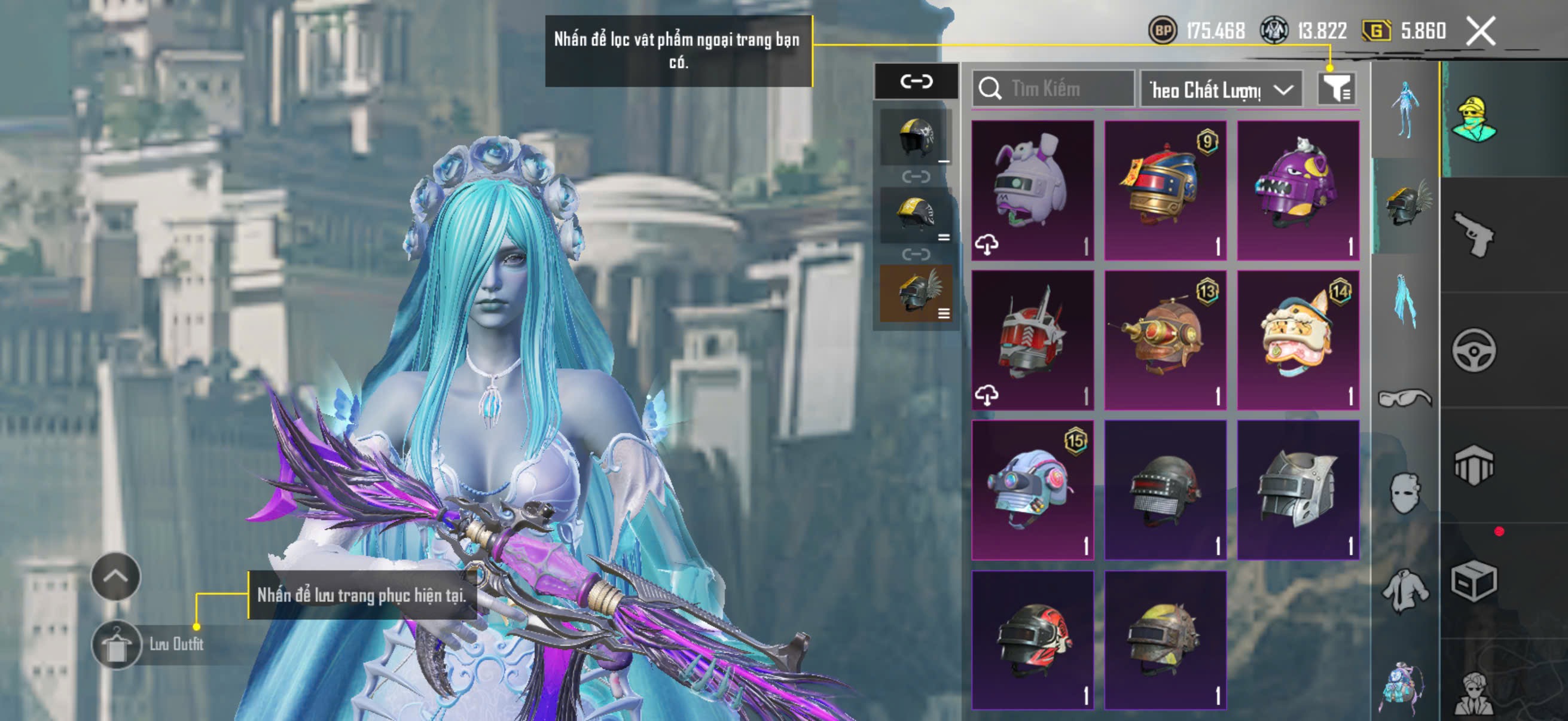This screenshot has width=1568, height=721.
Task: Select the glasses subcategory
Action: pos(1404,399)
